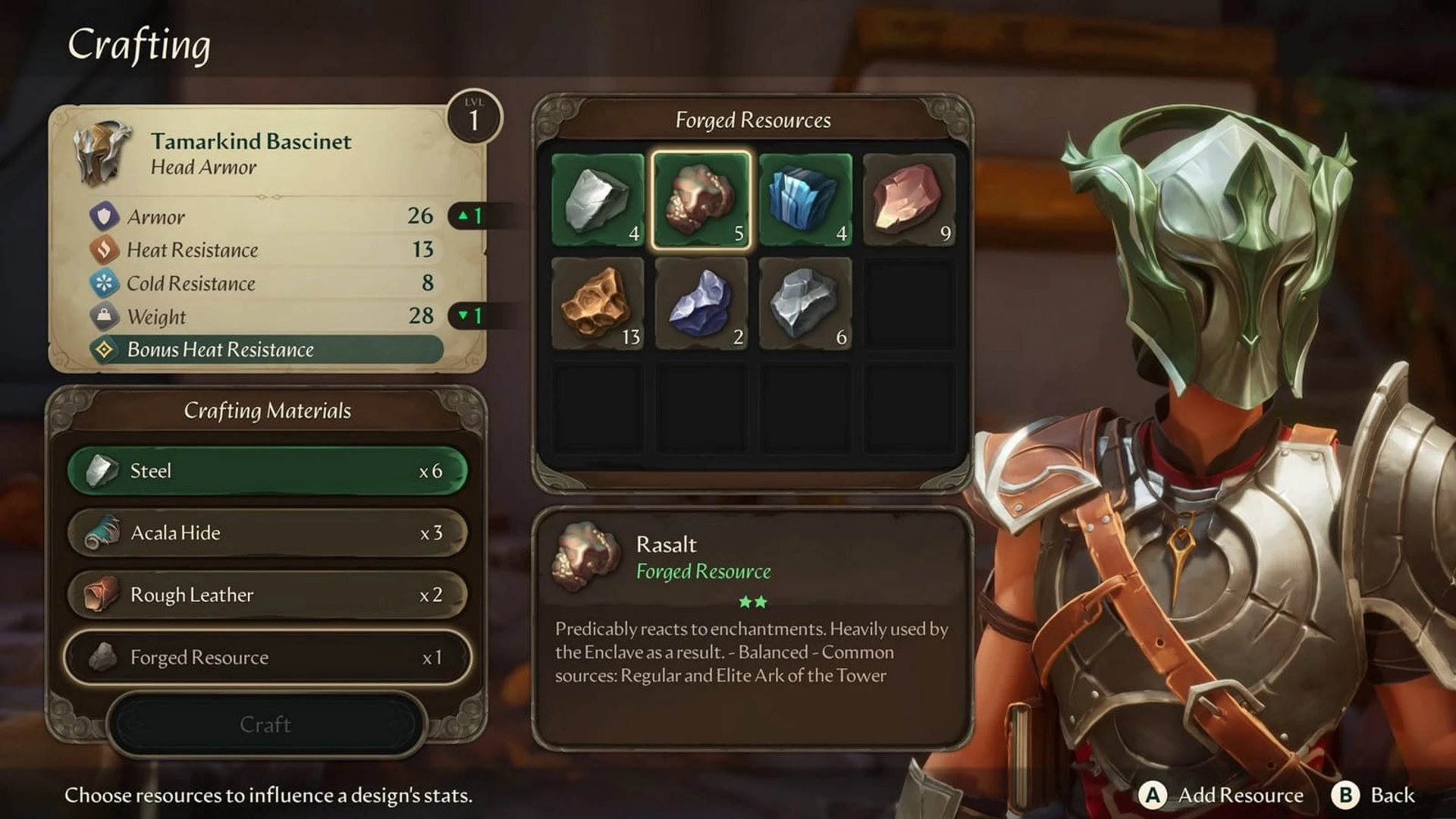This screenshot has height=819, width=1456.
Task: Select the Steel crafting material row
Action: pyautogui.click(x=267, y=471)
